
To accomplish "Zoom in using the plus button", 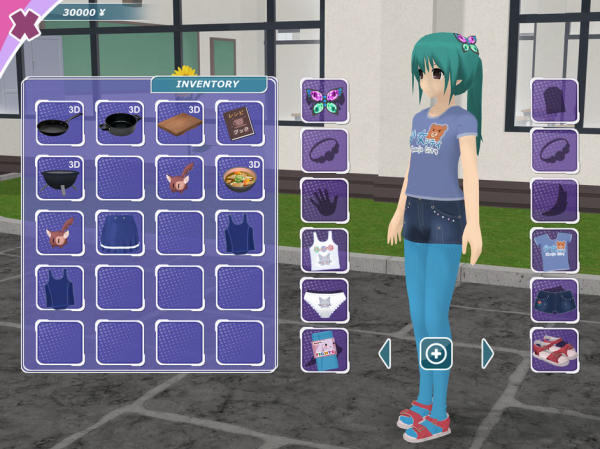I will [436, 353].
